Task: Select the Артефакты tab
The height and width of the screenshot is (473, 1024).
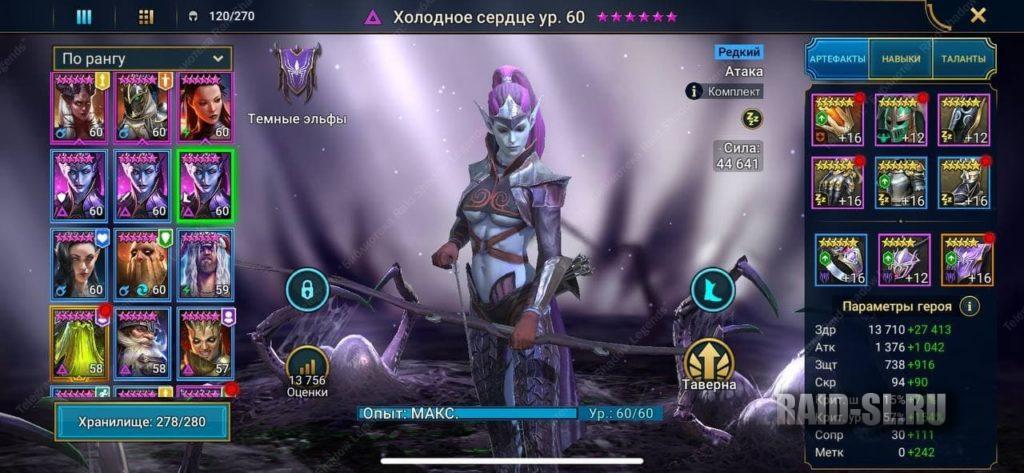Action: [837, 59]
